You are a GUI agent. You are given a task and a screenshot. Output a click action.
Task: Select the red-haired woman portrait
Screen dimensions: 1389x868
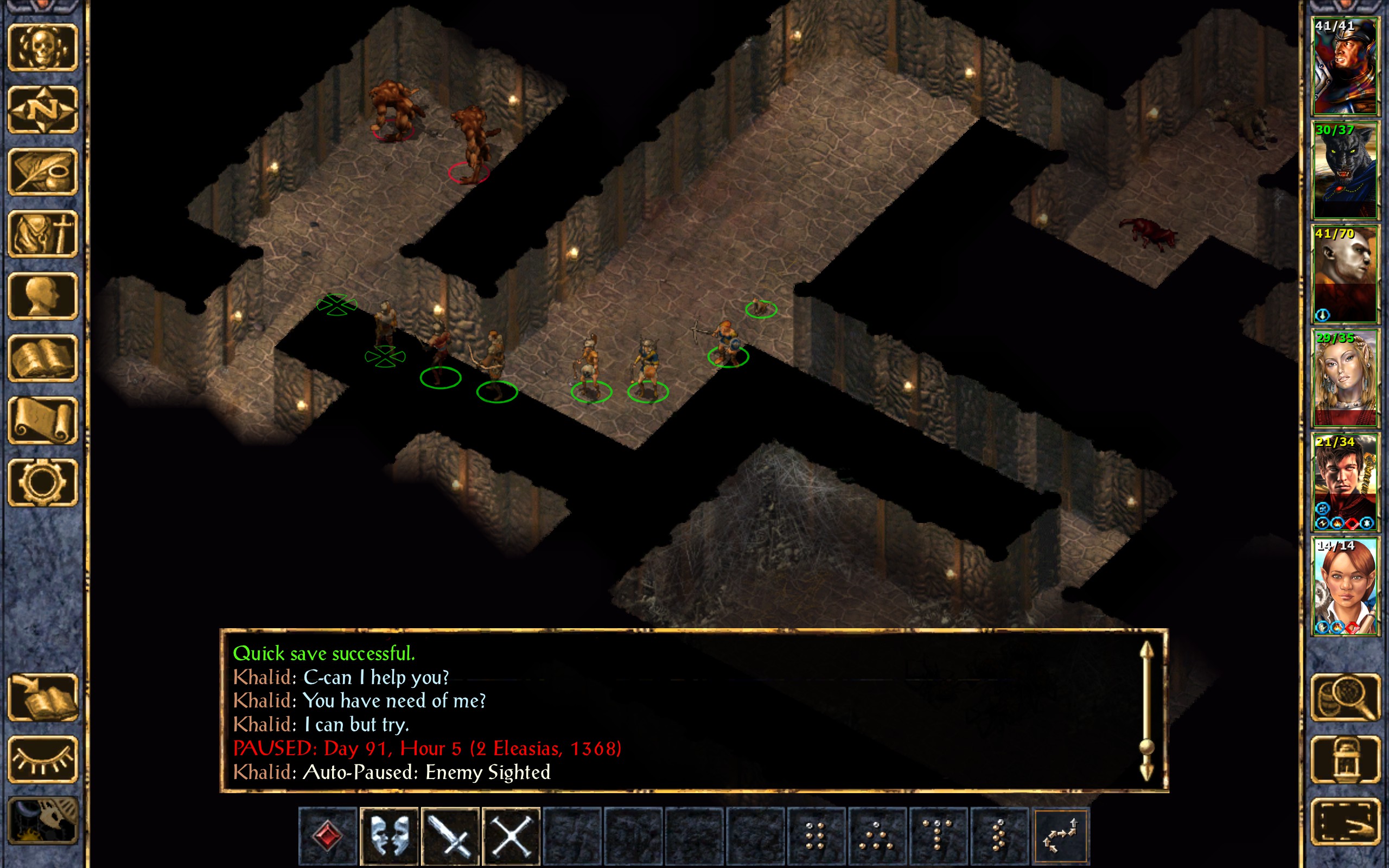coord(1345,585)
